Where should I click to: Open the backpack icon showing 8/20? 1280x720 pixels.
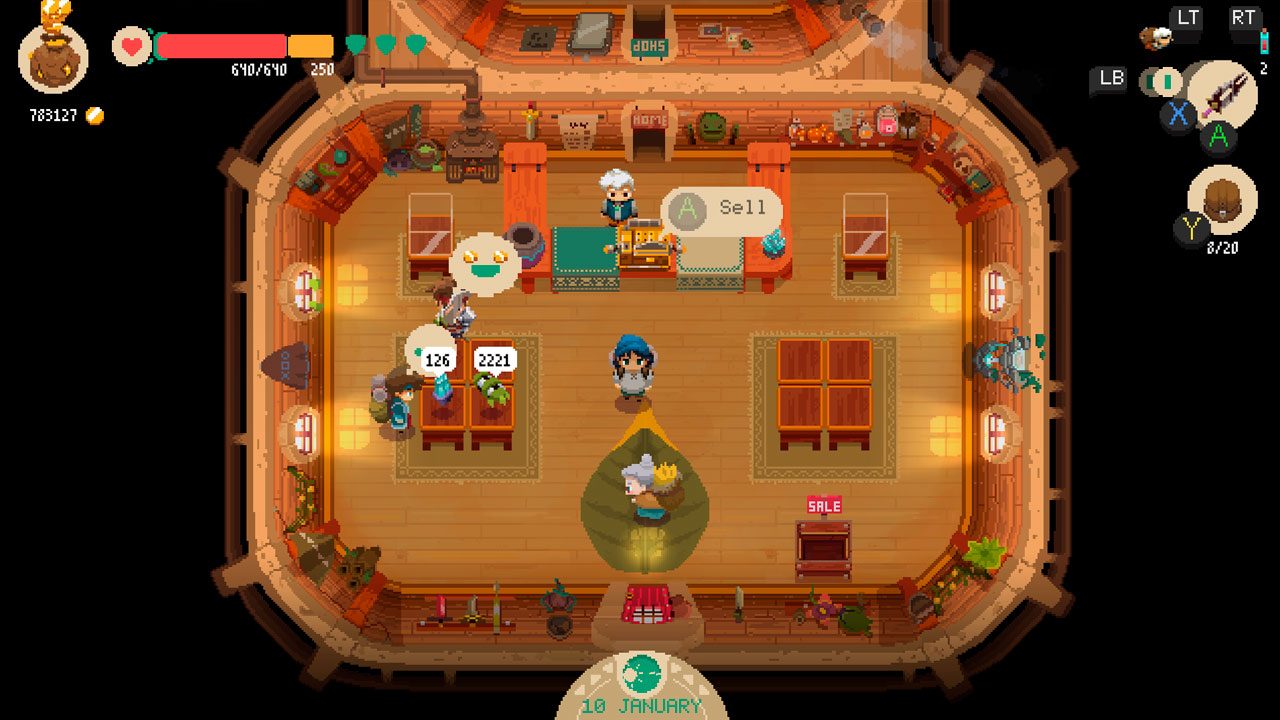[x=1222, y=200]
